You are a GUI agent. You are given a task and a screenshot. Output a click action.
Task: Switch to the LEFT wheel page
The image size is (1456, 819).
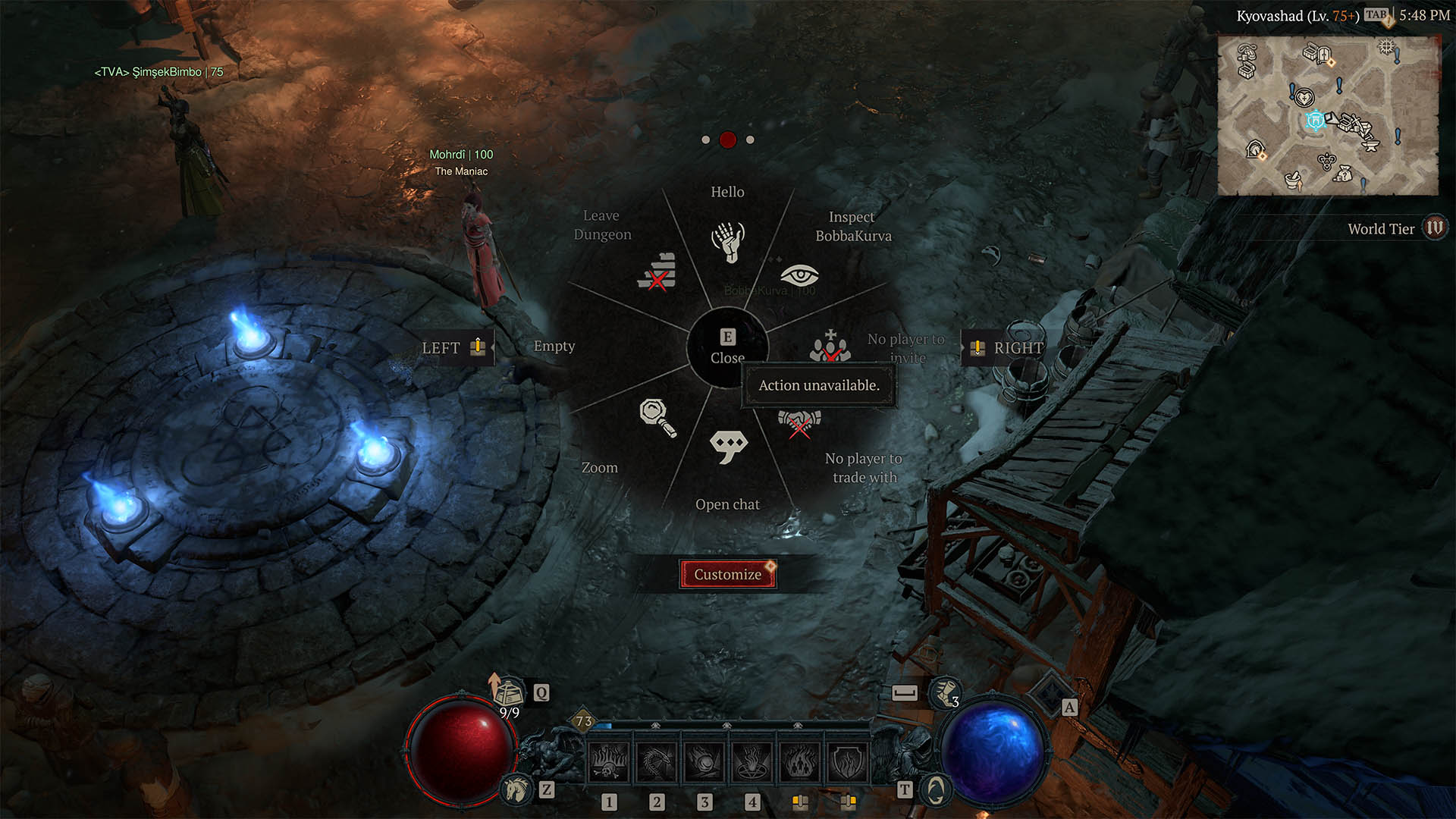[x=453, y=347]
